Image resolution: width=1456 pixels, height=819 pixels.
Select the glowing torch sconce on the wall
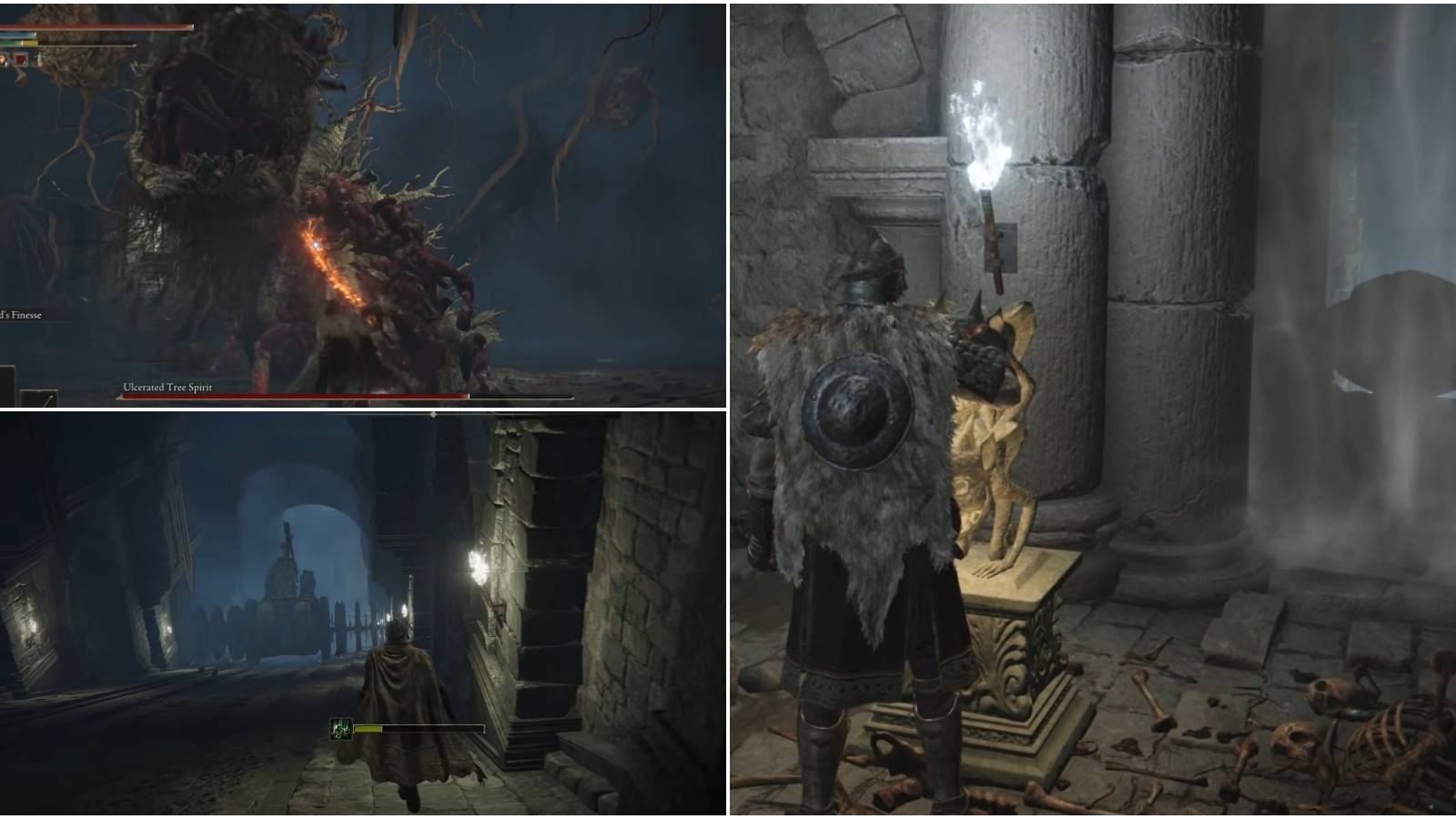click(987, 155)
